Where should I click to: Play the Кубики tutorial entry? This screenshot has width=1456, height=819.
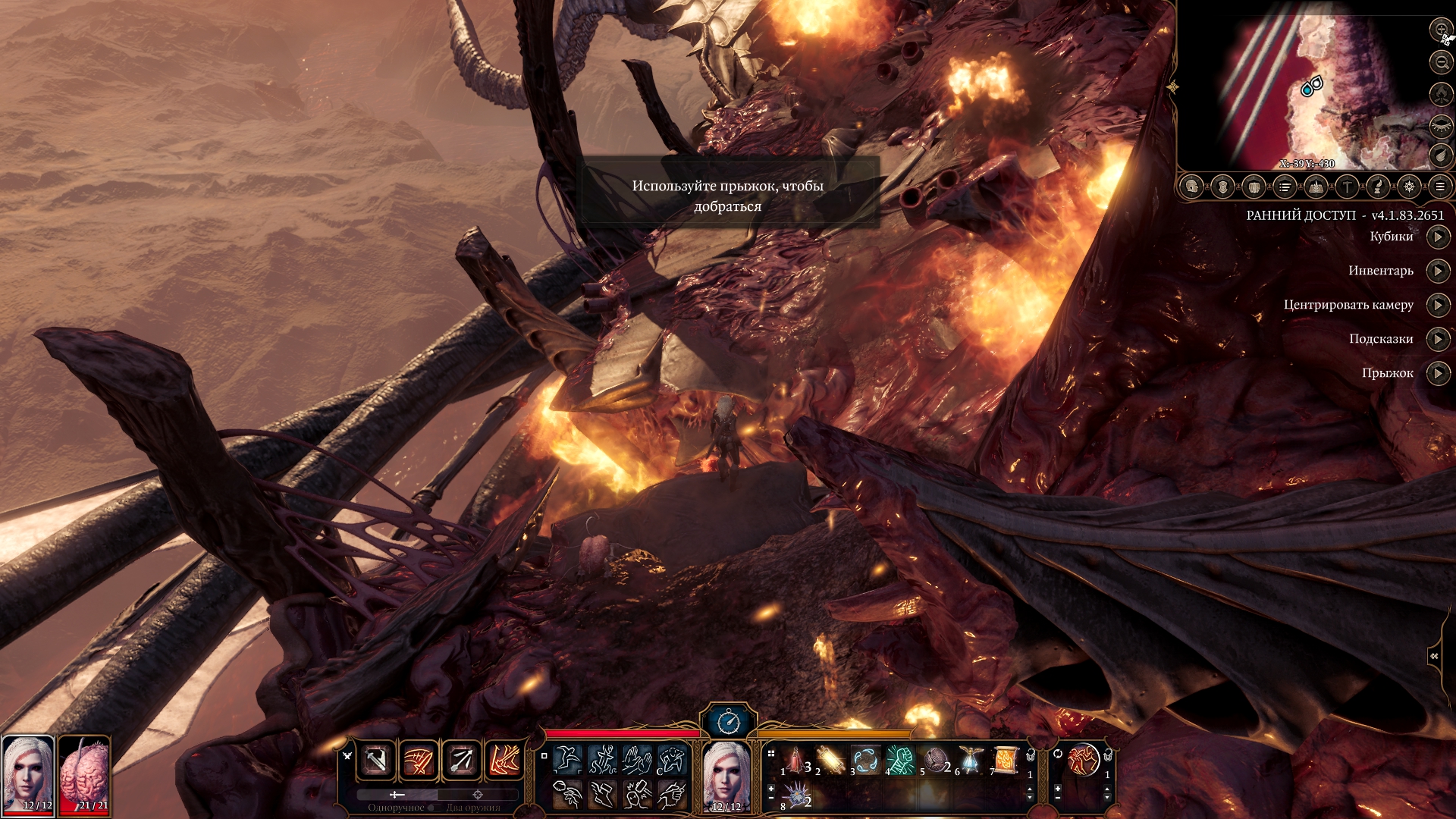tap(1438, 237)
